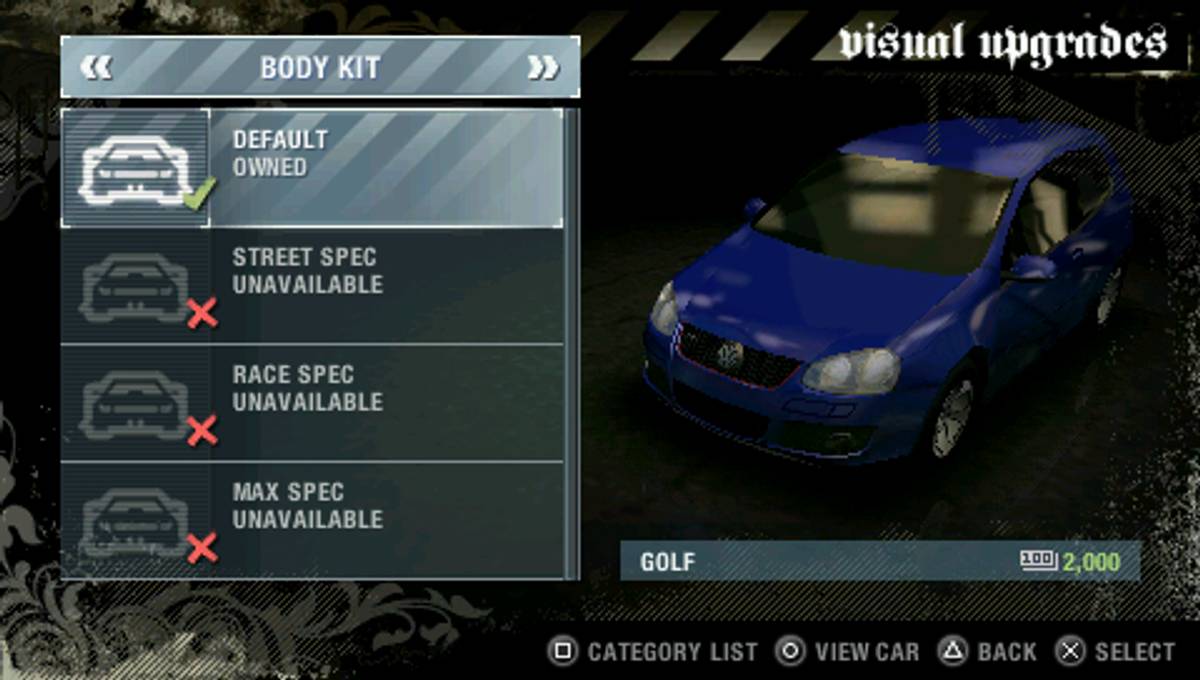Advance to next category with right arrows
The image size is (1200, 680).
pyautogui.click(x=543, y=68)
